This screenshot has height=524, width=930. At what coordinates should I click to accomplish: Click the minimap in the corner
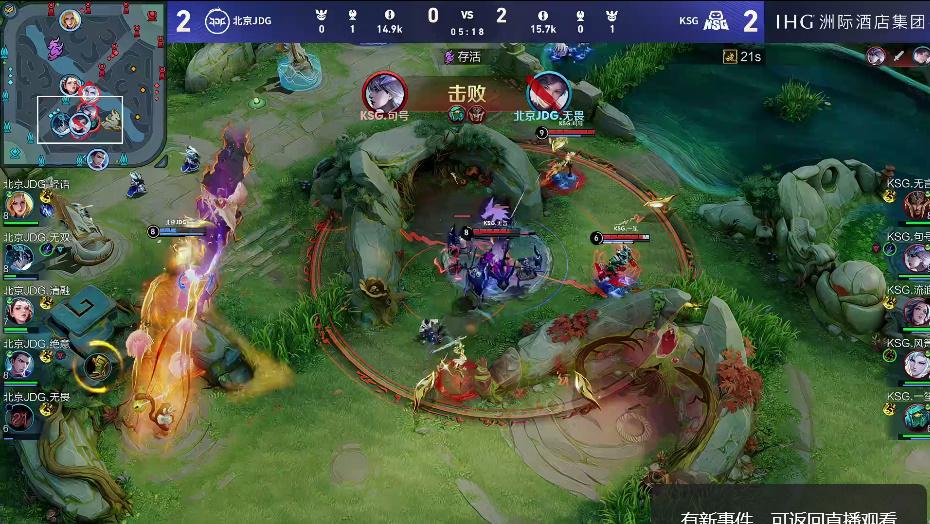click(83, 84)
